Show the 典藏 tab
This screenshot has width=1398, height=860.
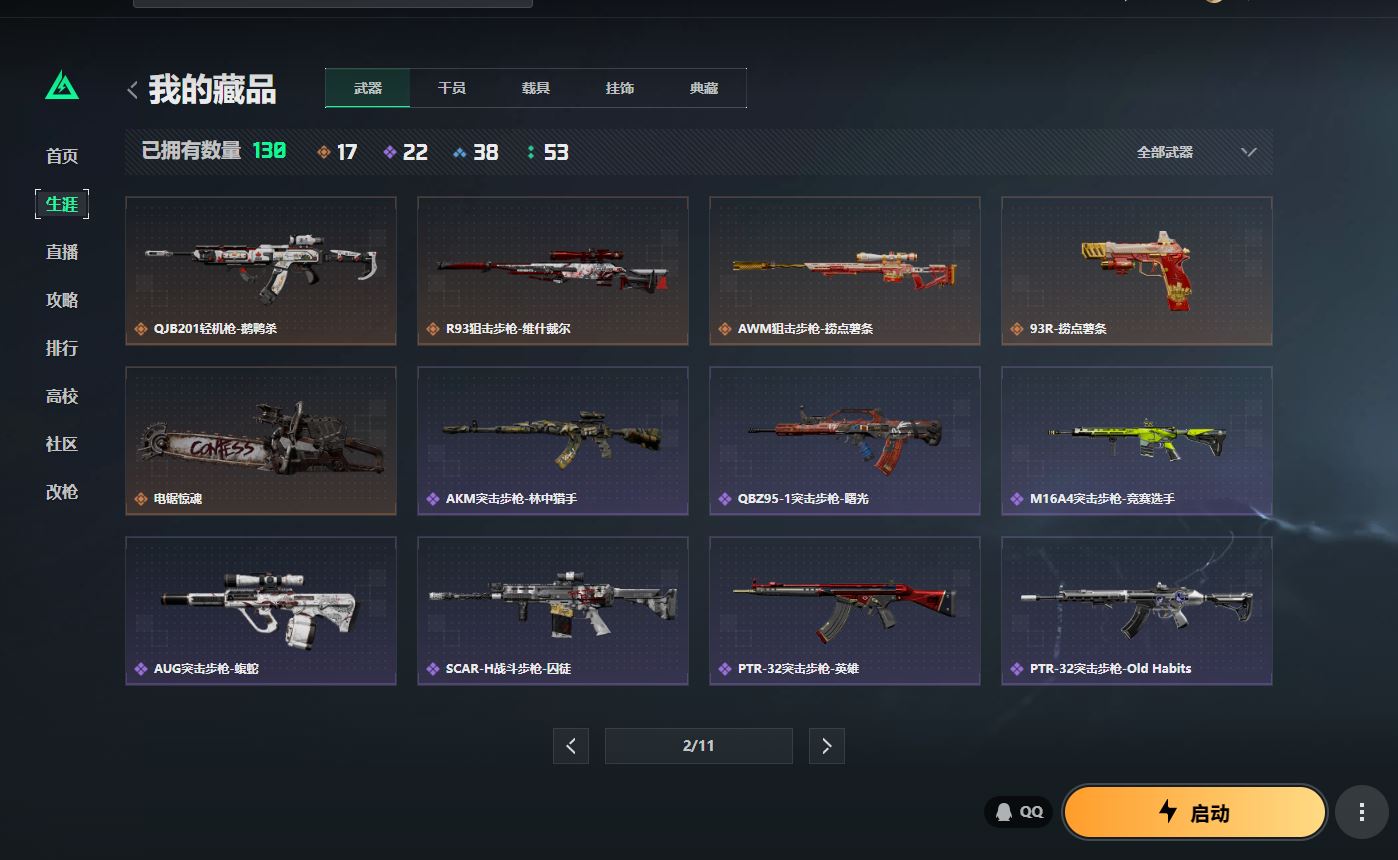point(704,88)
